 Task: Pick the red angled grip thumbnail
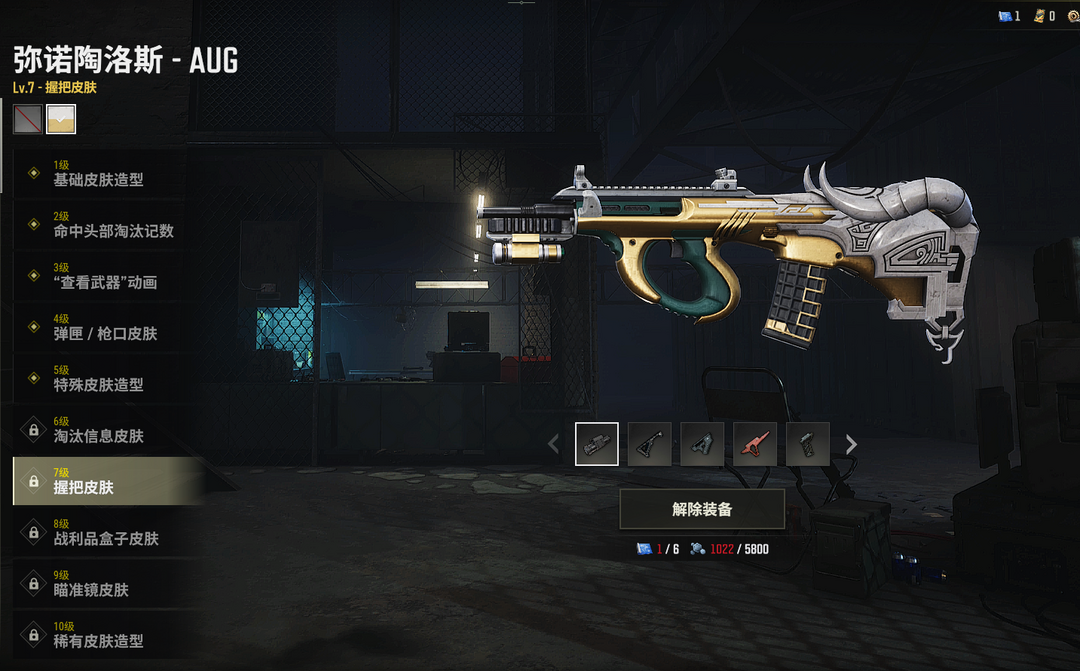[755, 444]
